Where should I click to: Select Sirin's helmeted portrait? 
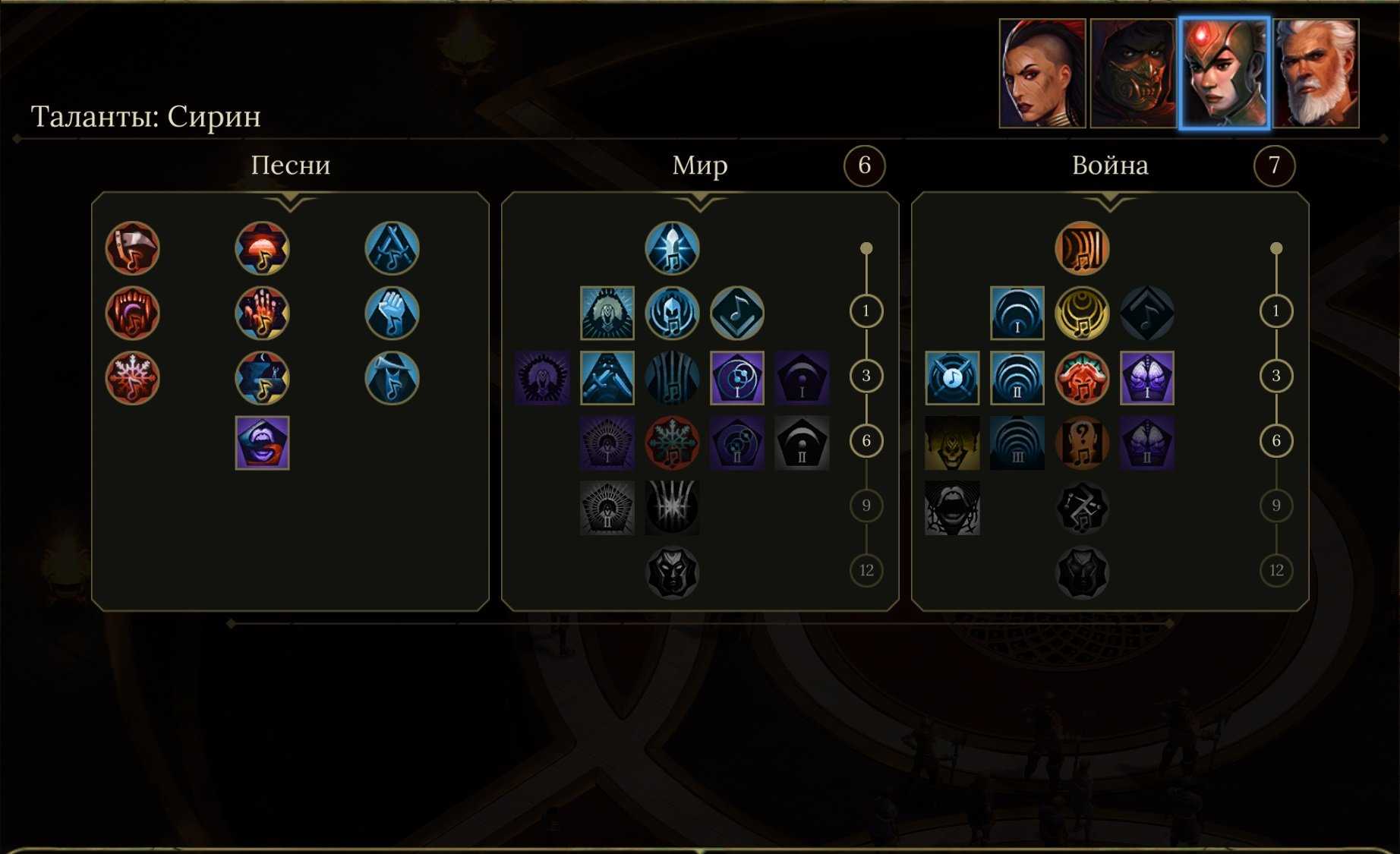tap(1224, 73)
